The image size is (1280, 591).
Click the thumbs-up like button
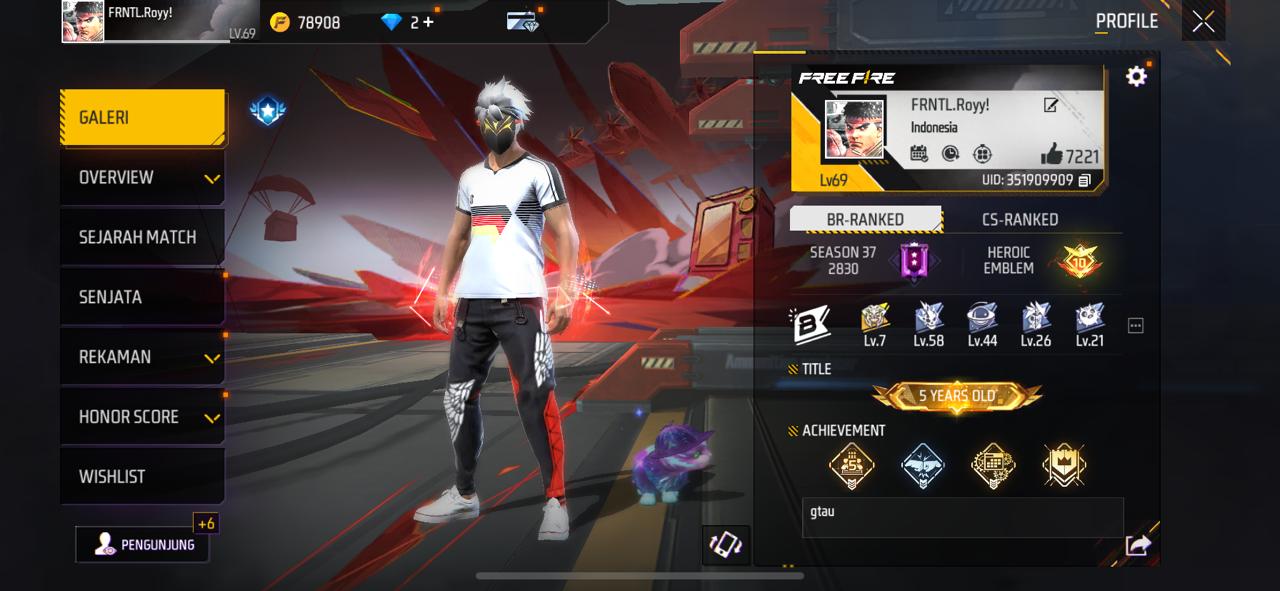pyautogui.click(x=1051, y=154)
